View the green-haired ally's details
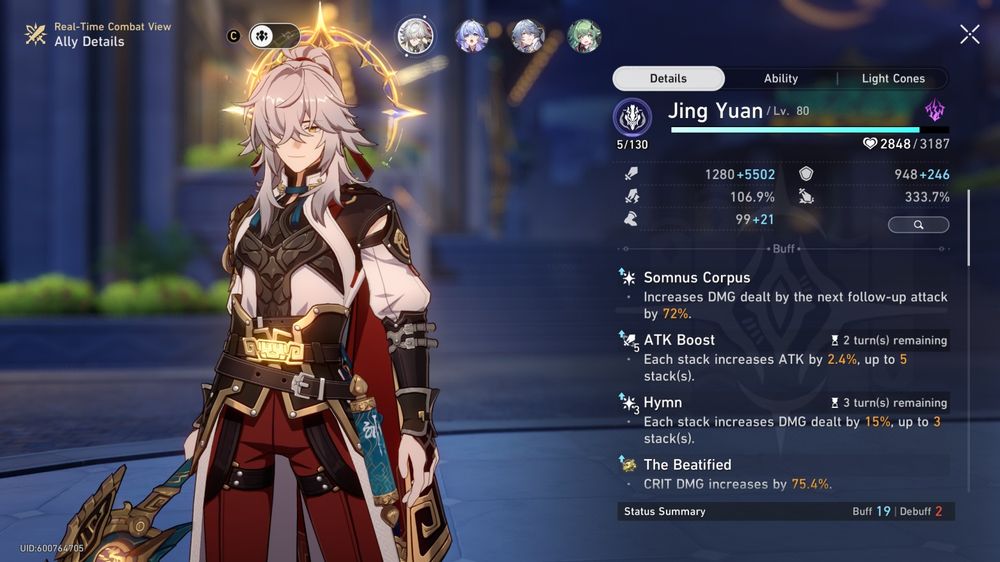Screen dimensions: 1000x562 pyautogui.click(x=584, y=36)
